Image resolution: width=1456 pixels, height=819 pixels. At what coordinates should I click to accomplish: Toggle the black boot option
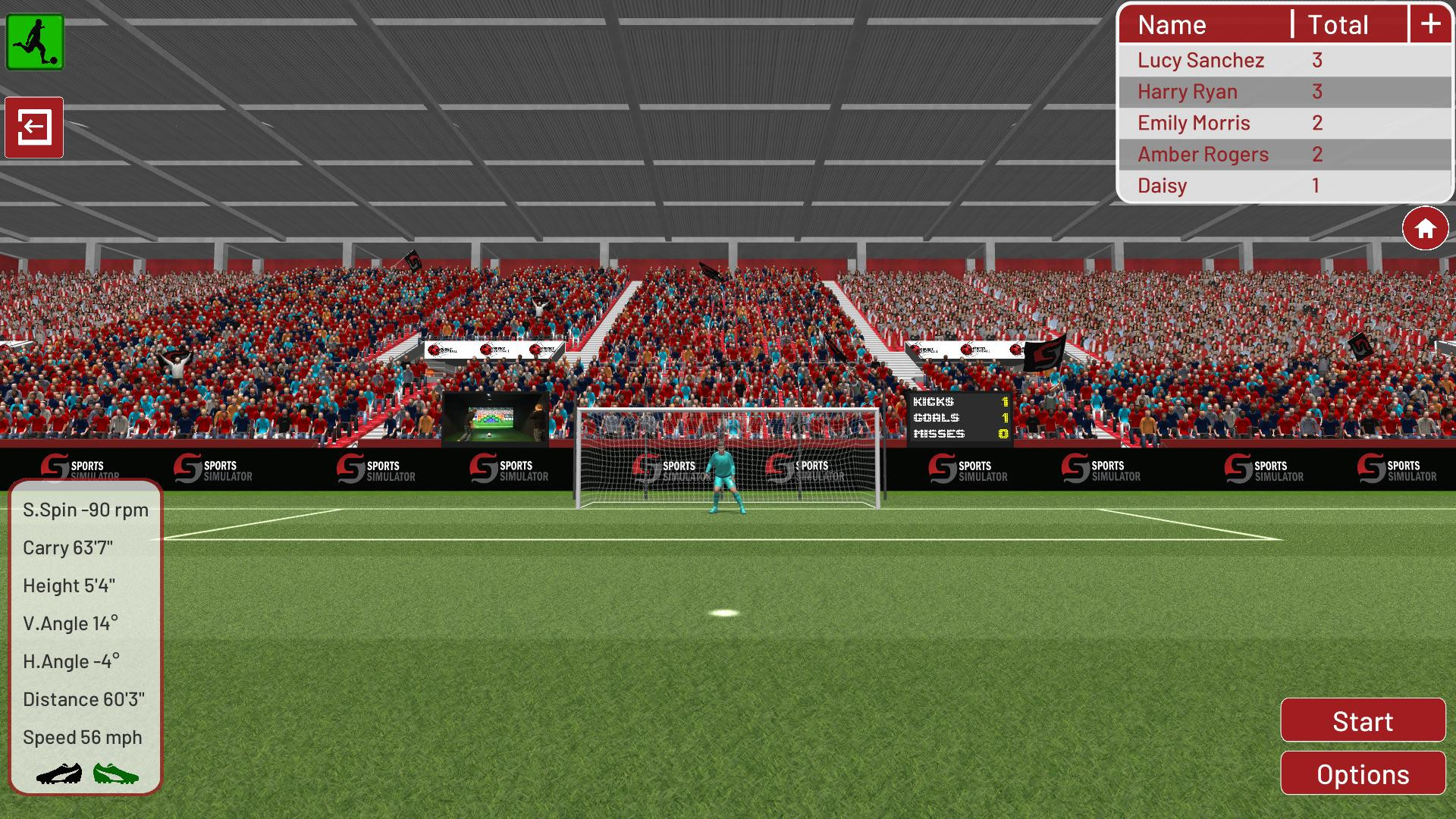(x=61, y=774)
